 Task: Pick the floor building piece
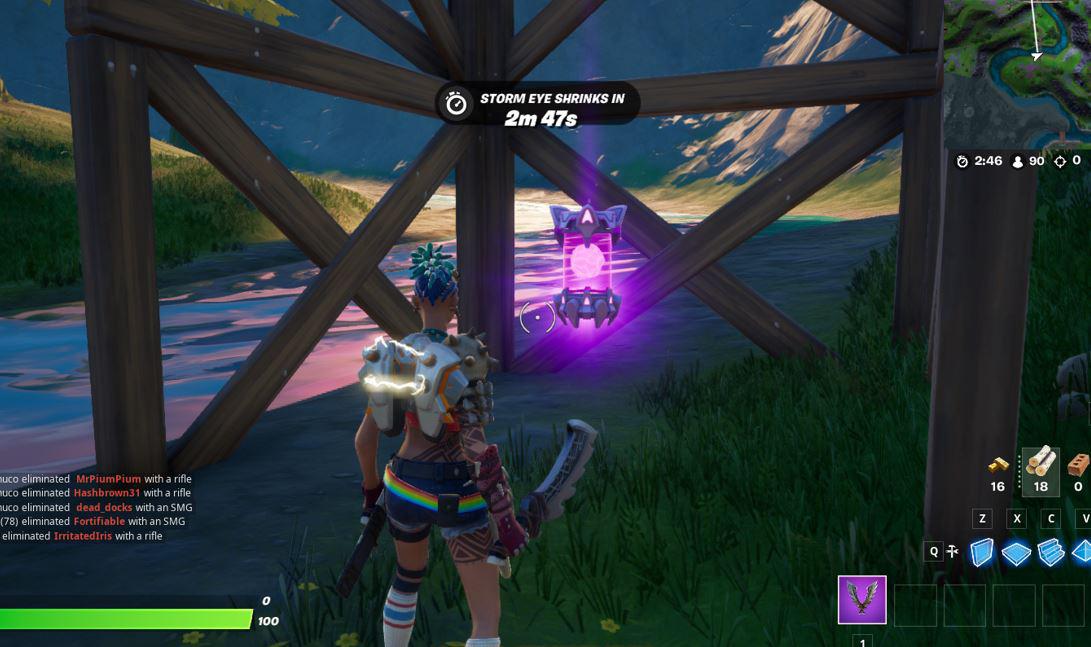[x=1016, y=554]
